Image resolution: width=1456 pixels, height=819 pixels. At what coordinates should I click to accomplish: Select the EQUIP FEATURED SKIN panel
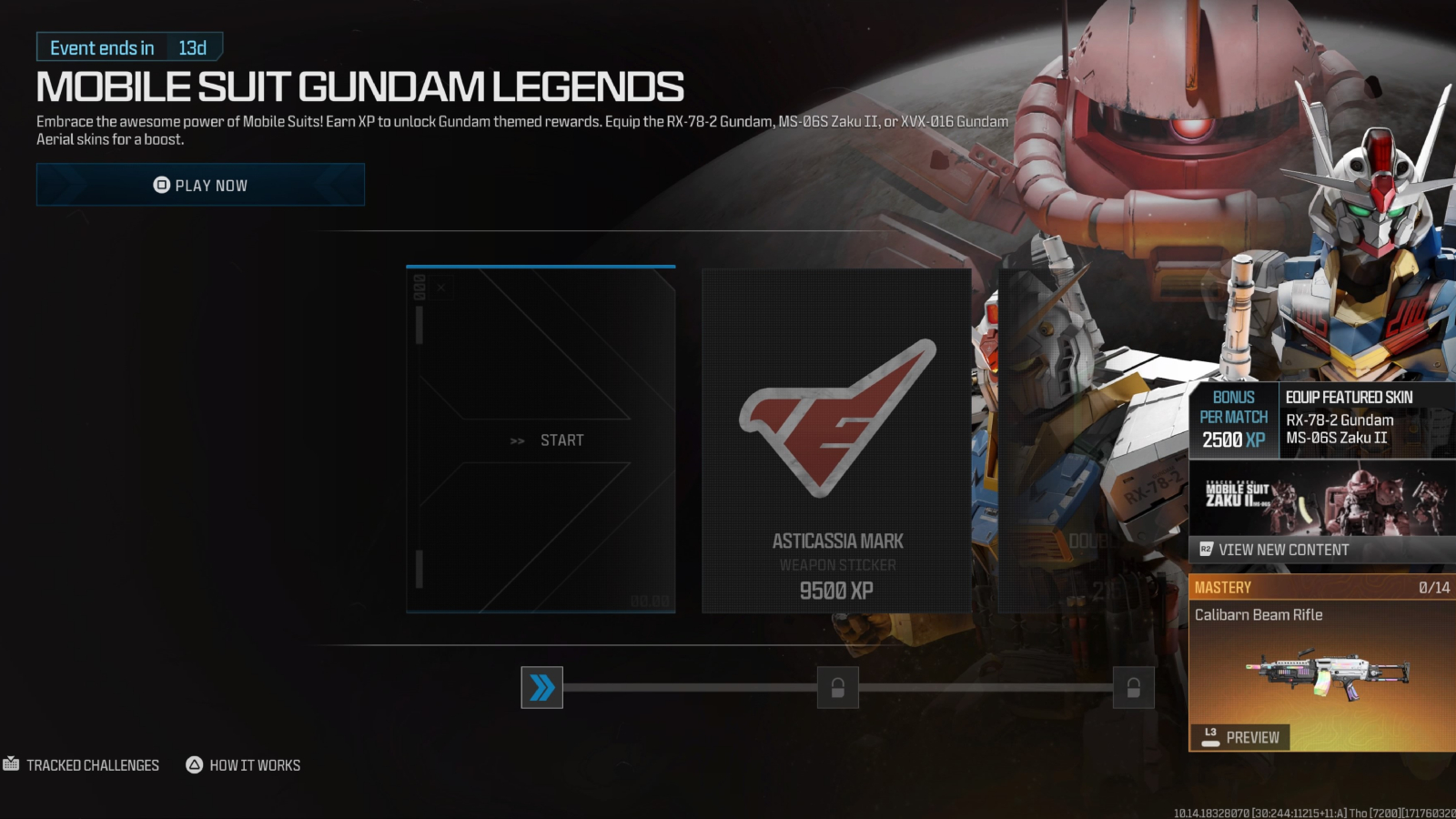[1365, 420]
